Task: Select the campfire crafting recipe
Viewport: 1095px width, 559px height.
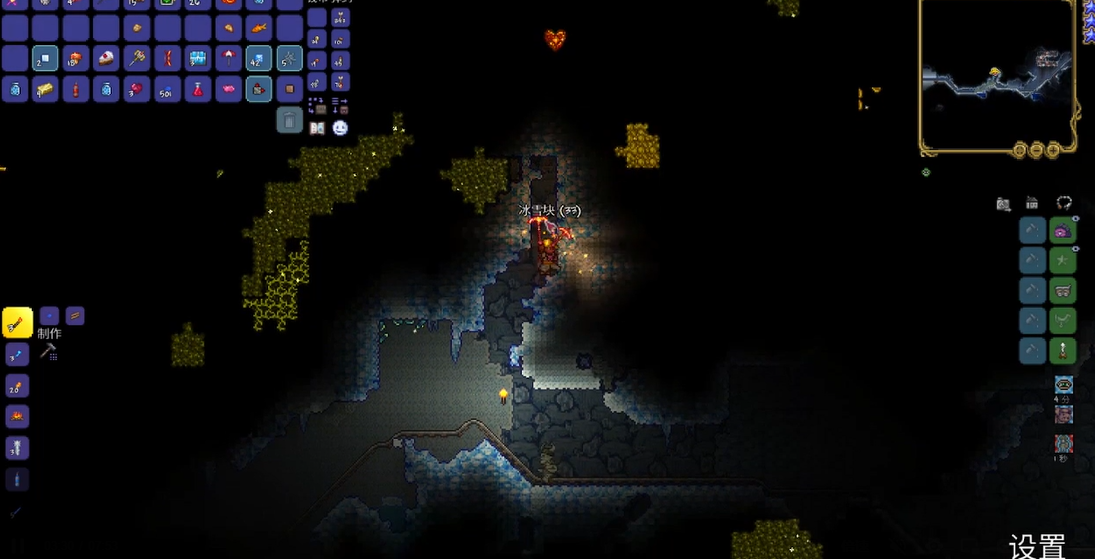Action: (x=17, y=416)
